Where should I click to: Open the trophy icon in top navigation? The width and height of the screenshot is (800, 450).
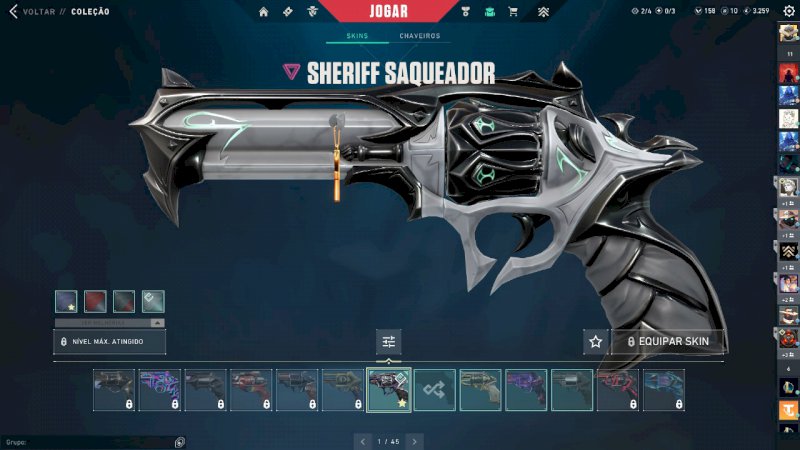pyautogui.click(x=466, y=12)
